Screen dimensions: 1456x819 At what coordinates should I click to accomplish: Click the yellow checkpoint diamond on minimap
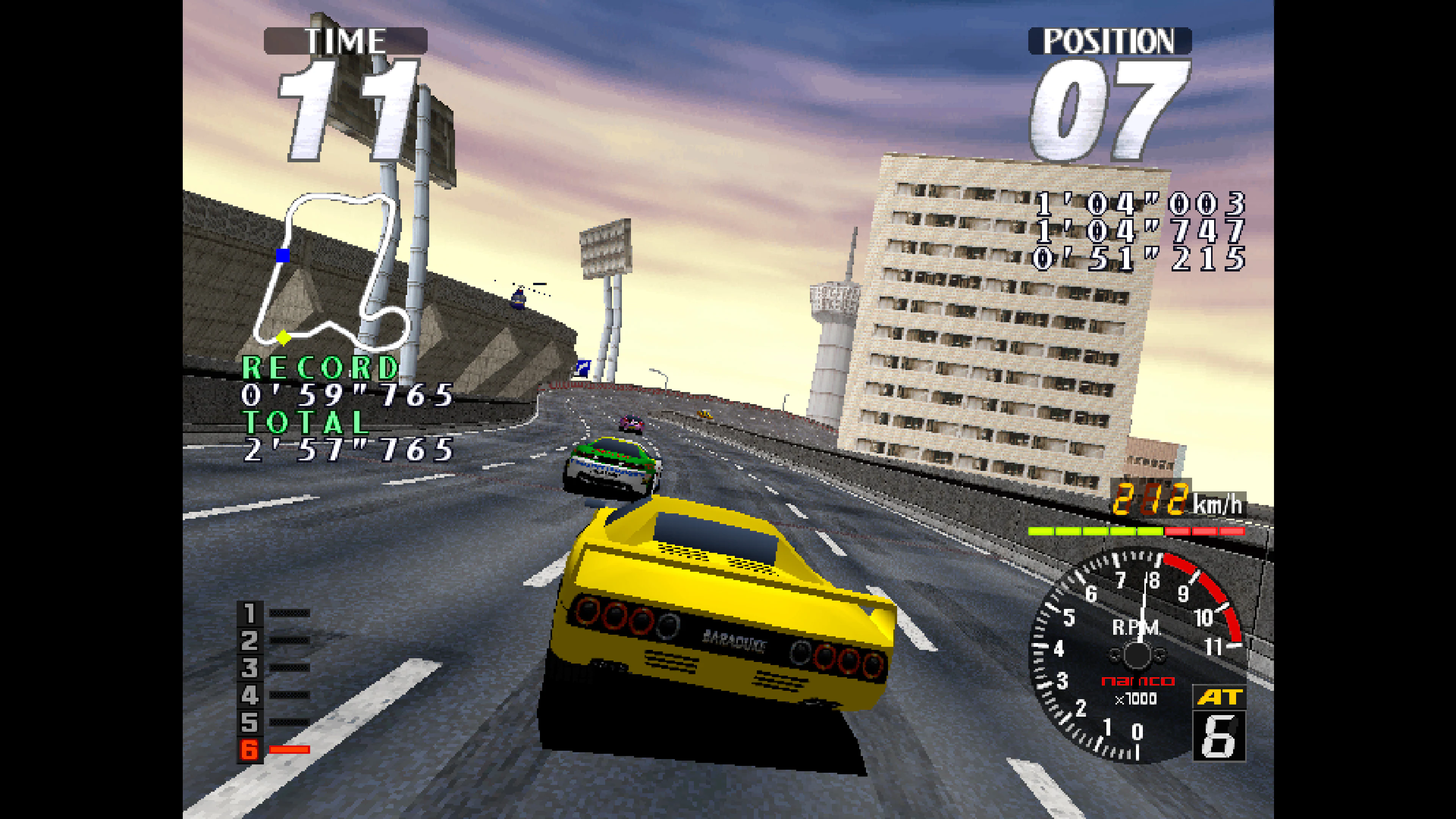pyautogui.click(x=284, y=339)
